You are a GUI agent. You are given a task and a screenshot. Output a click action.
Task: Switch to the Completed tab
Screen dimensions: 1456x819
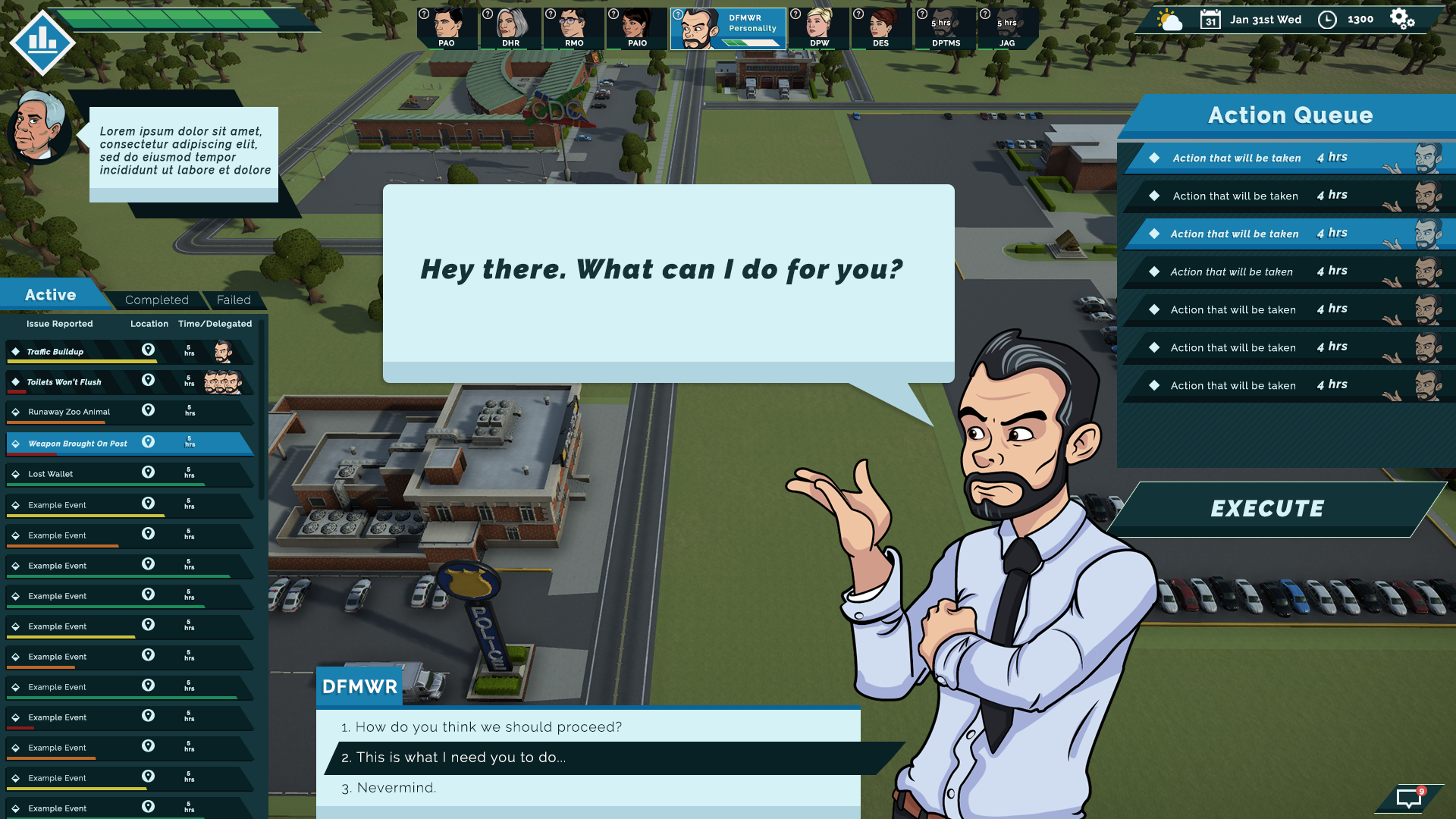point(157,300)
